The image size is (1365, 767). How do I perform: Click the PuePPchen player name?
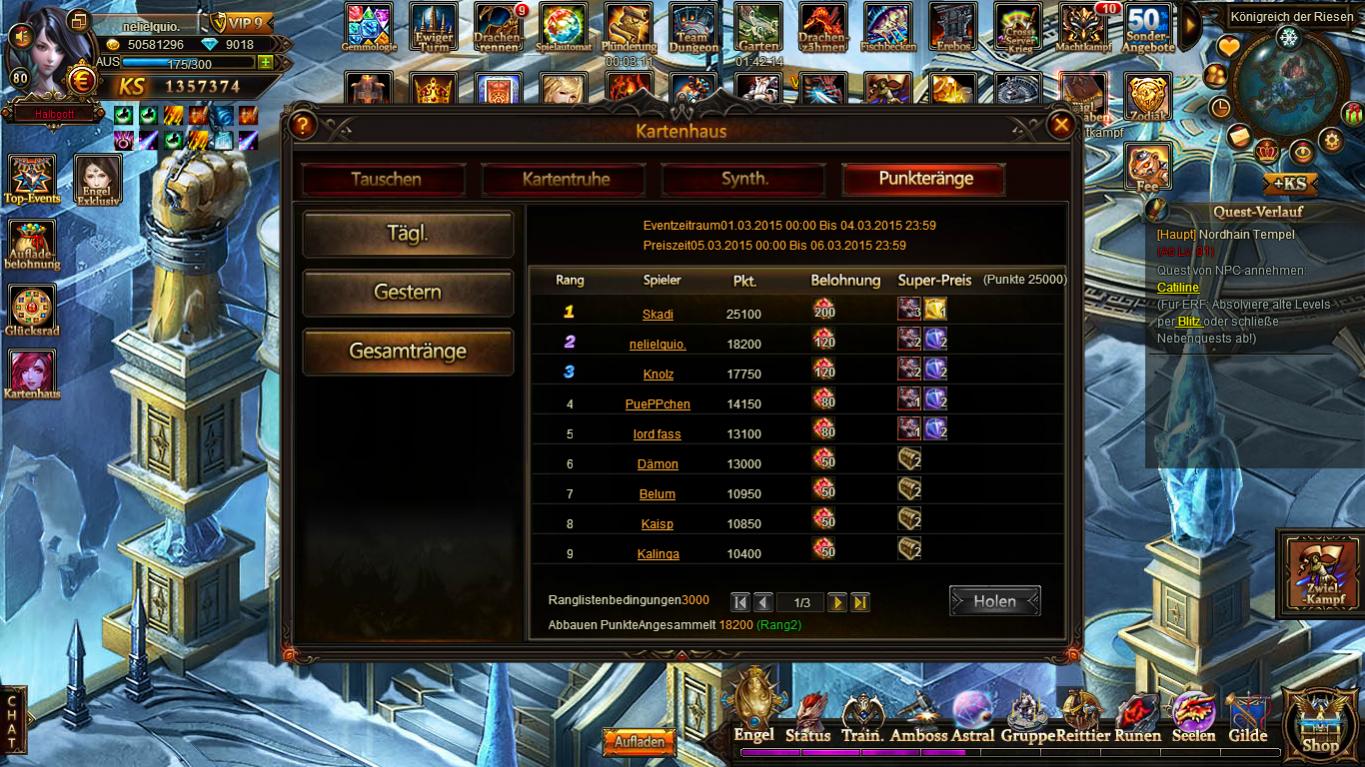click(657, 404)
